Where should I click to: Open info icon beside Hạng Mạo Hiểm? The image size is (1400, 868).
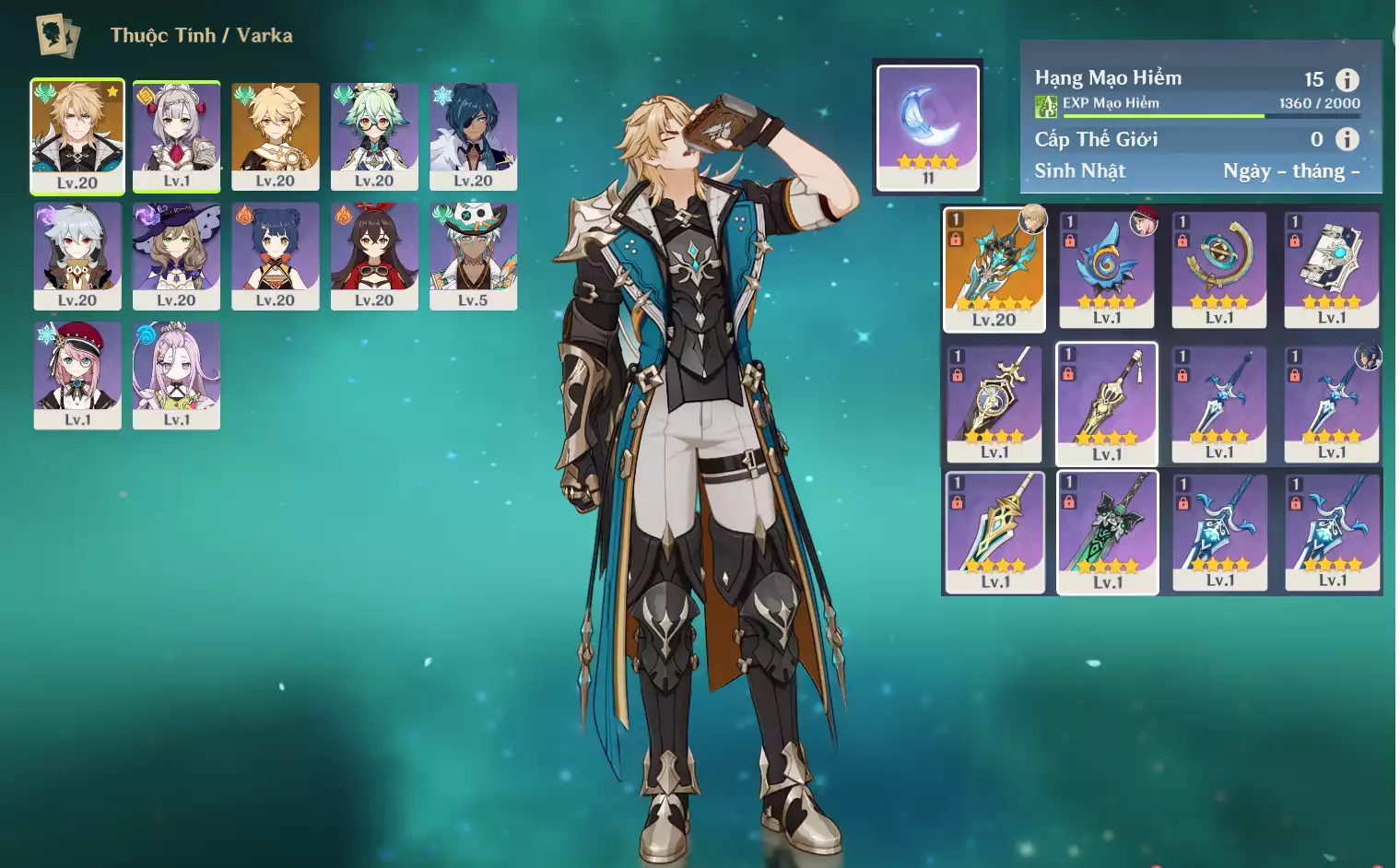(1347, 80)
